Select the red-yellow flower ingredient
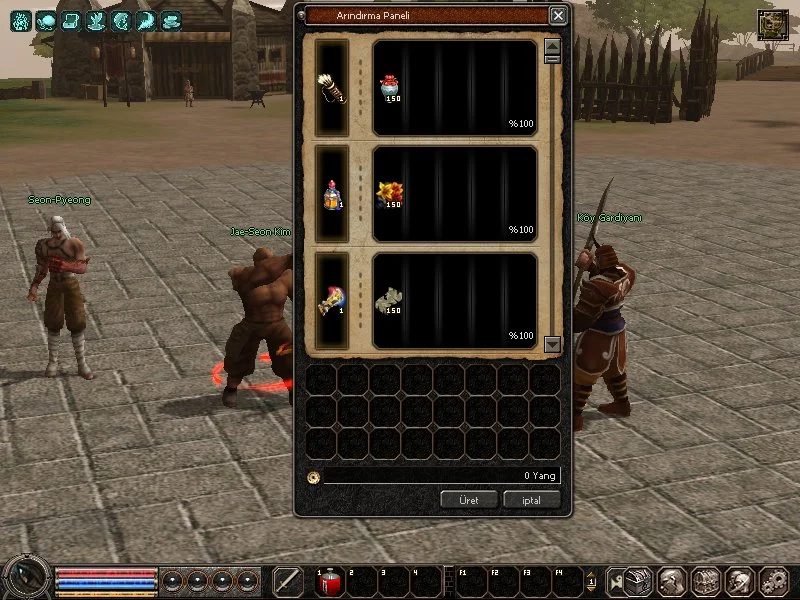 click(389, 193)
